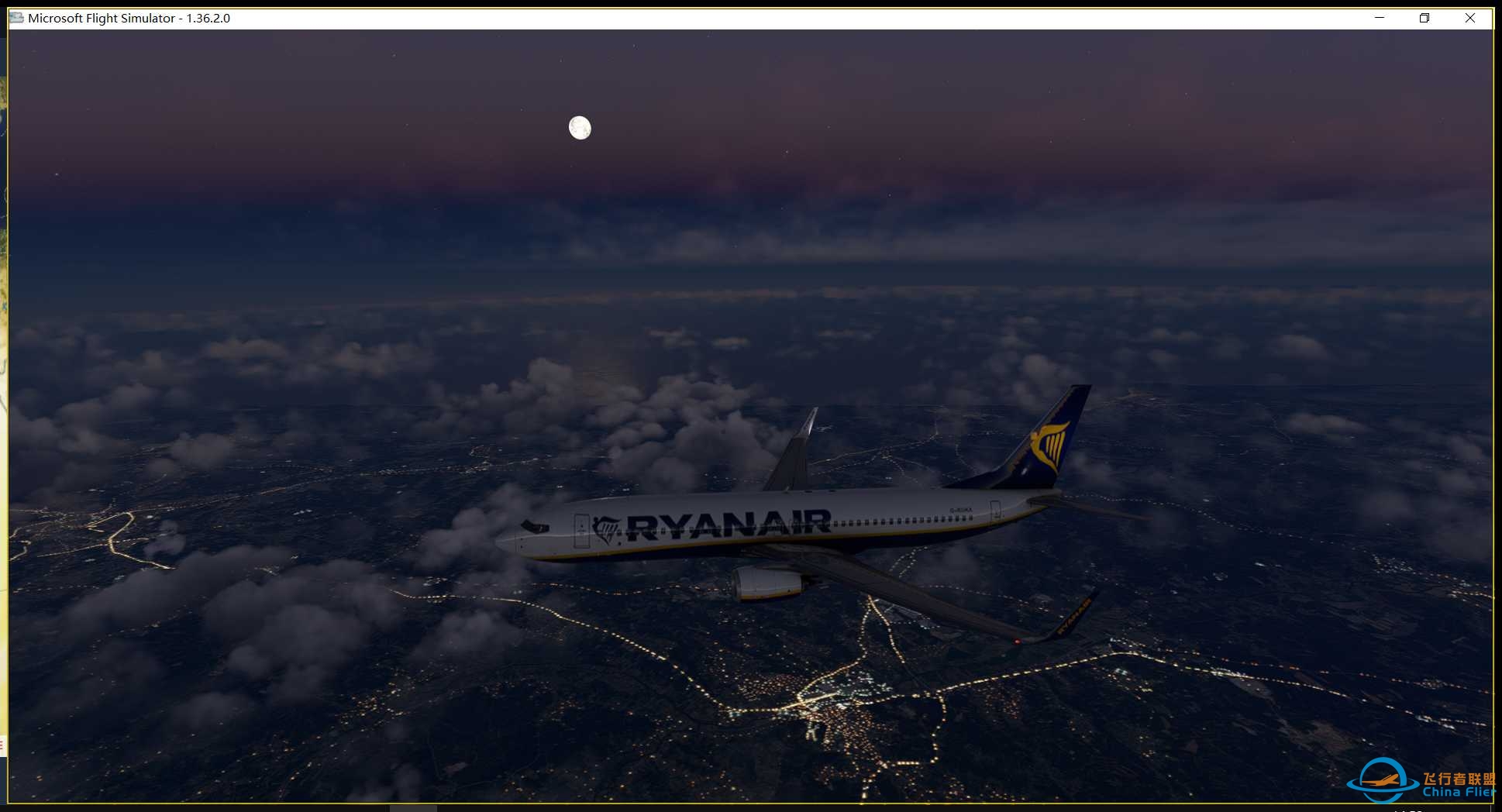Restore down the game window

[1424, 18]
